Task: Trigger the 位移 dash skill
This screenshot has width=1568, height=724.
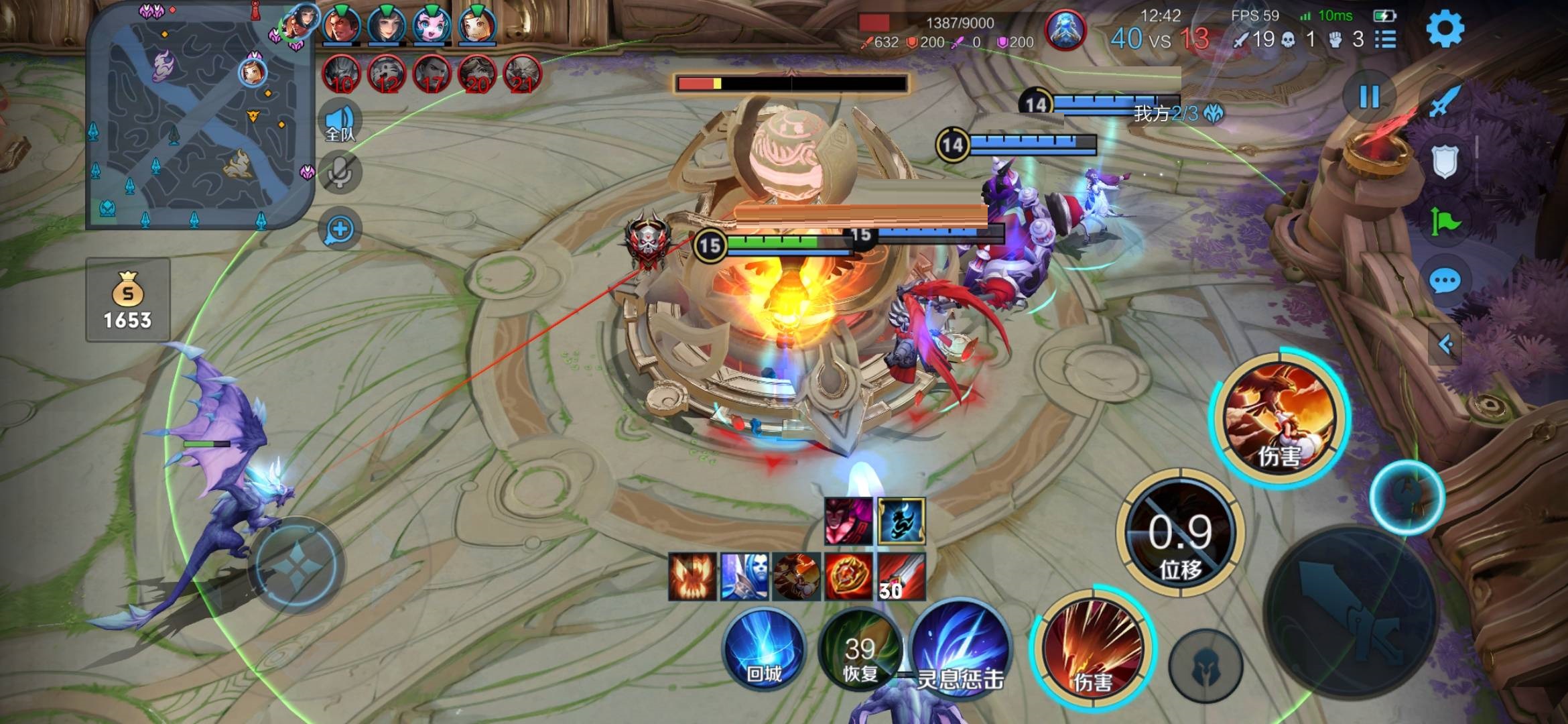Action: tap(1181, 534)
